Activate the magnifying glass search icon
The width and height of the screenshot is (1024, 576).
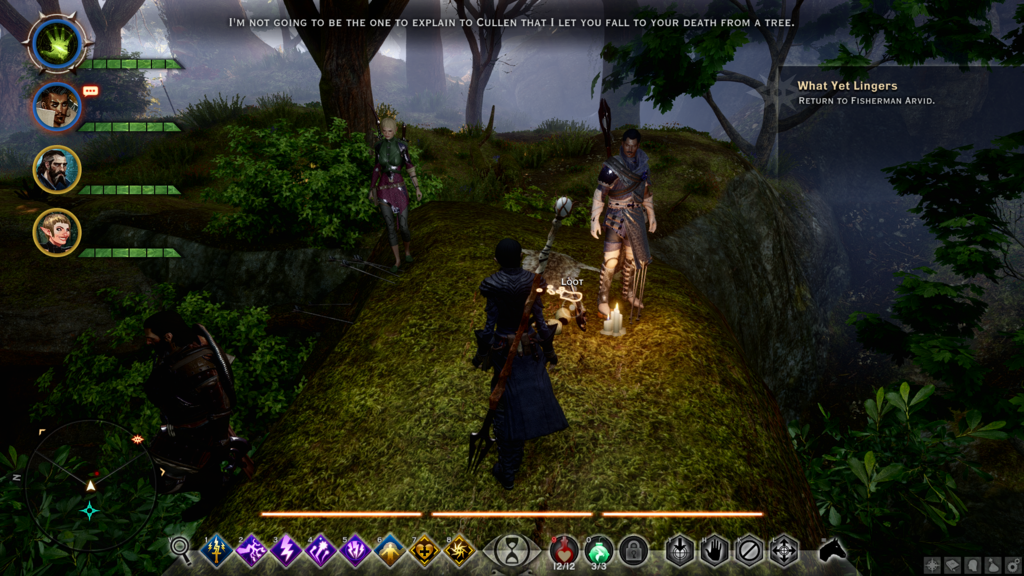[x=181, y=548]
